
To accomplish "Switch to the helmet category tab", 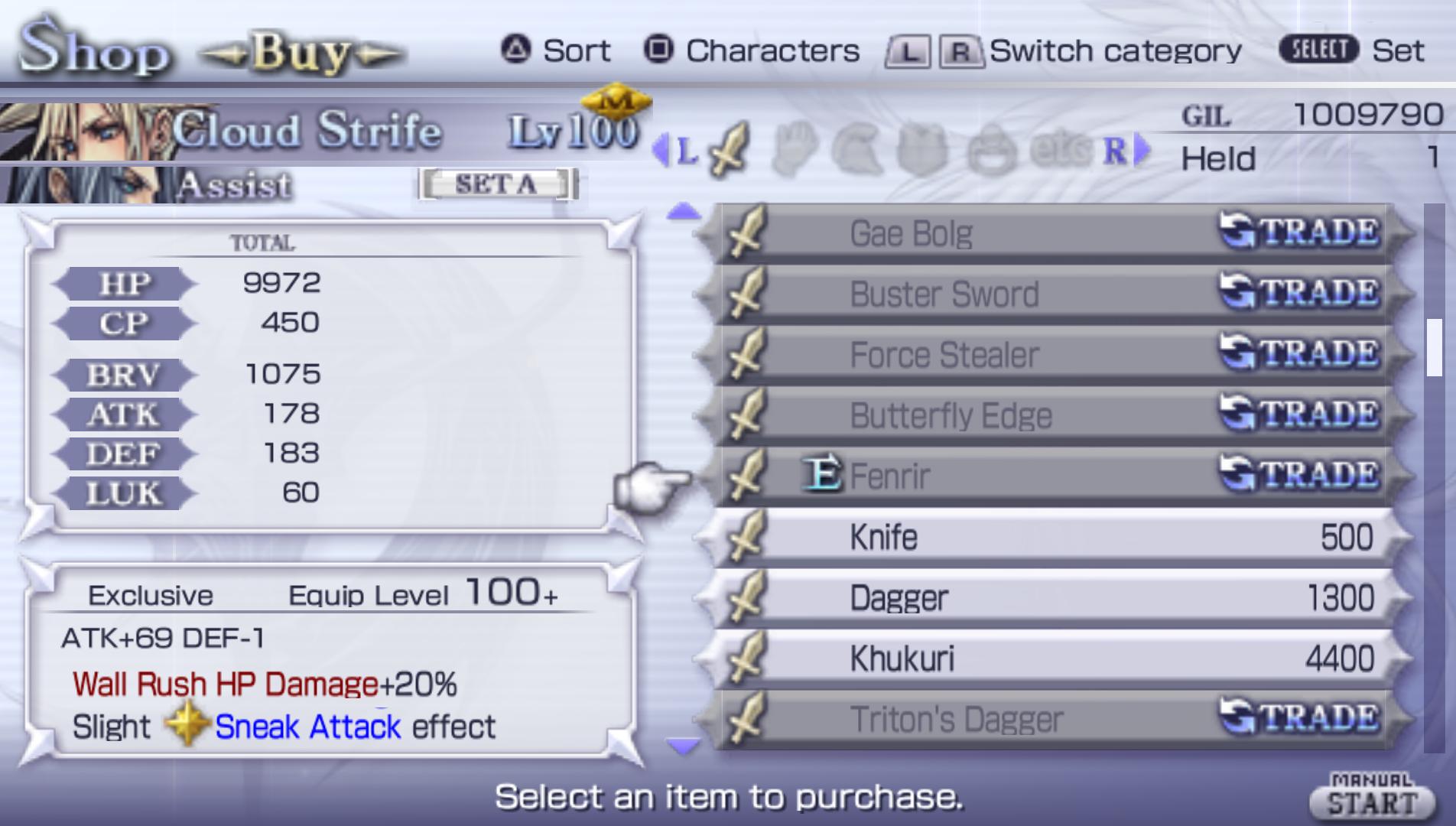I will [x=858, y=151].
